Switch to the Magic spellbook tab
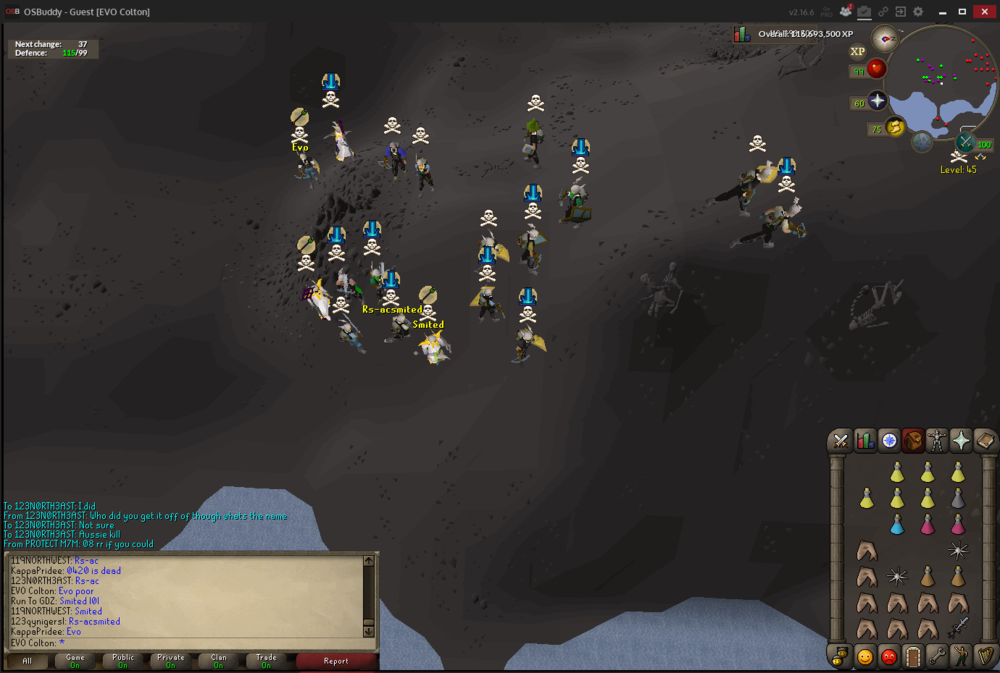Image resolution: width=1000 pixels, height=673 pixels. [985, 440]
